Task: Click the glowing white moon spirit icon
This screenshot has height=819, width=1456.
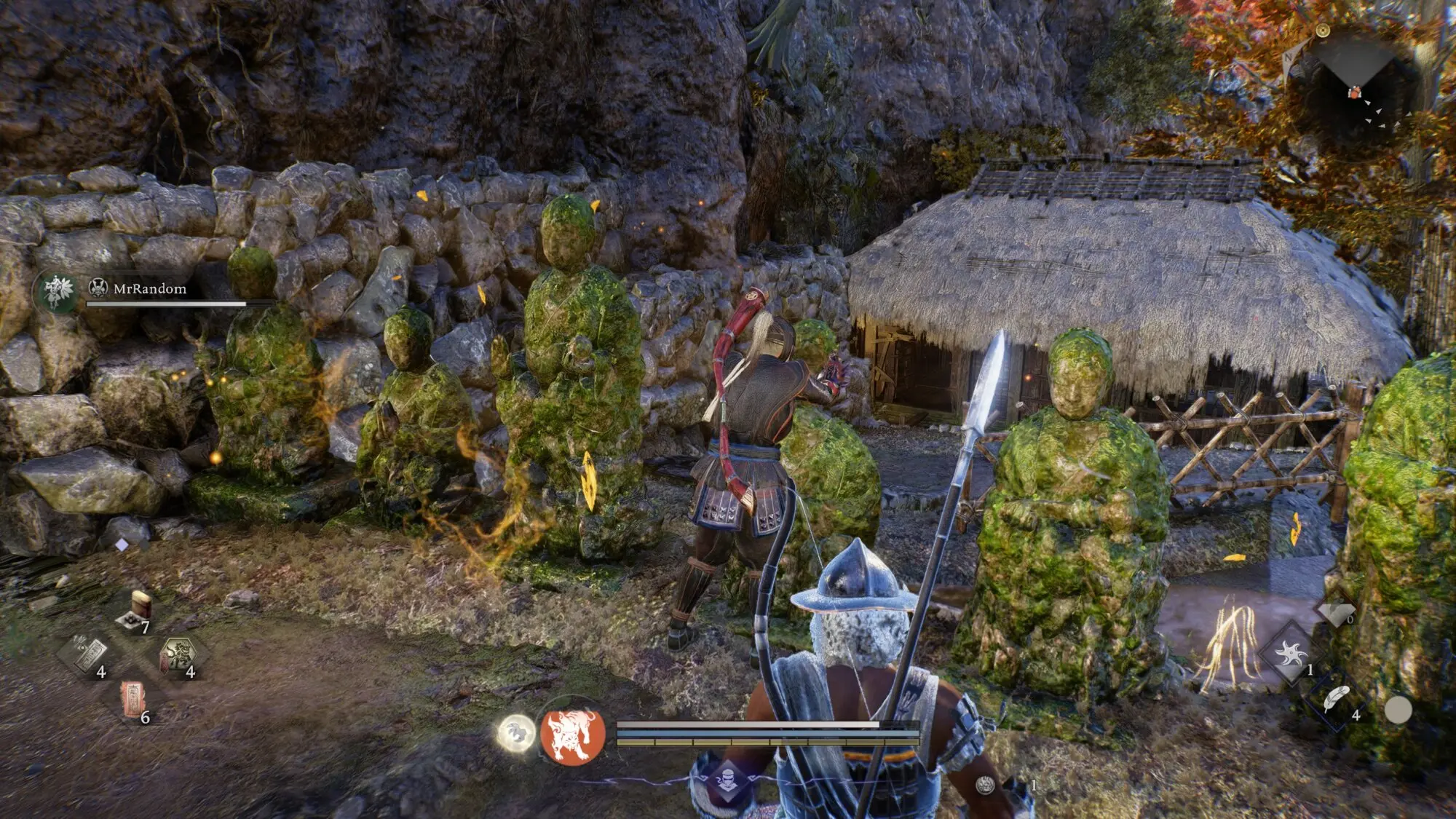Action: tap(516, 732)
